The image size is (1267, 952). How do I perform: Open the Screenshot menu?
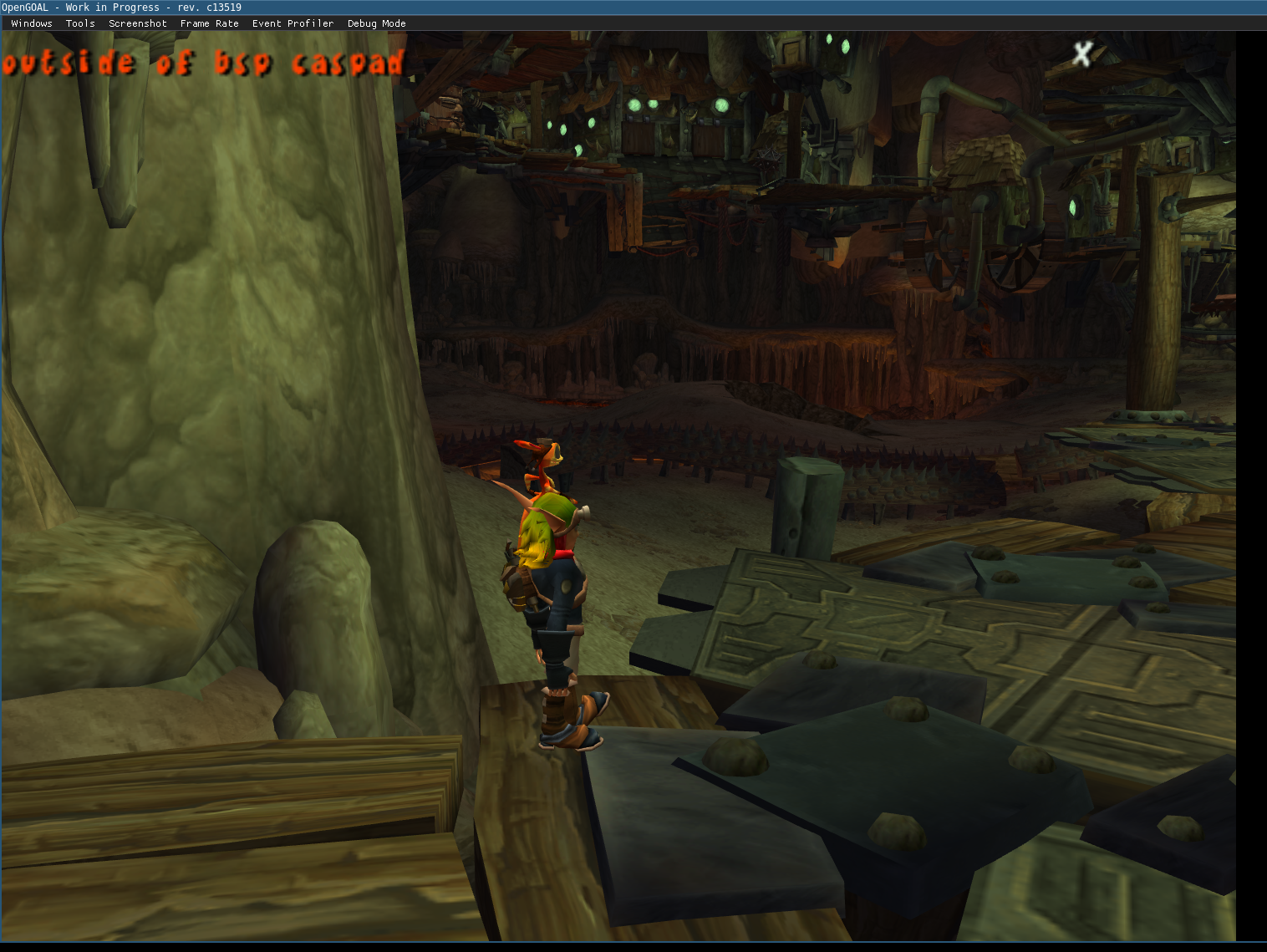tap(138, 23)
